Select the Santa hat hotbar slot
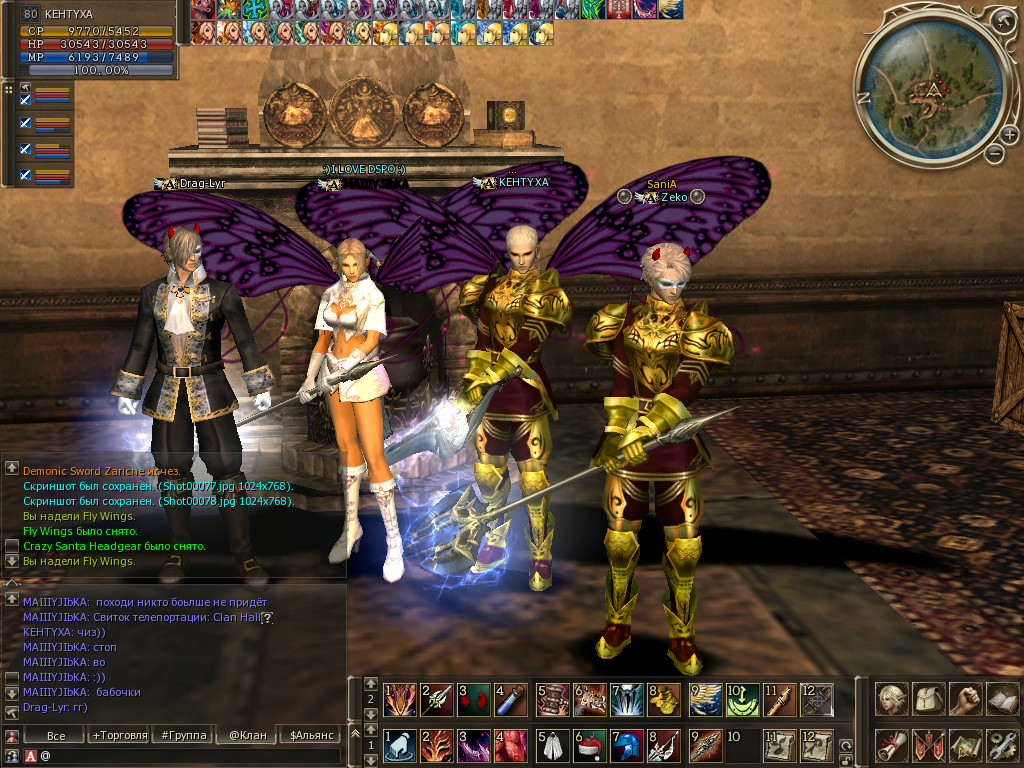Image resolution: width=1024 pixels, height=768 pixels. pos(589,746)
